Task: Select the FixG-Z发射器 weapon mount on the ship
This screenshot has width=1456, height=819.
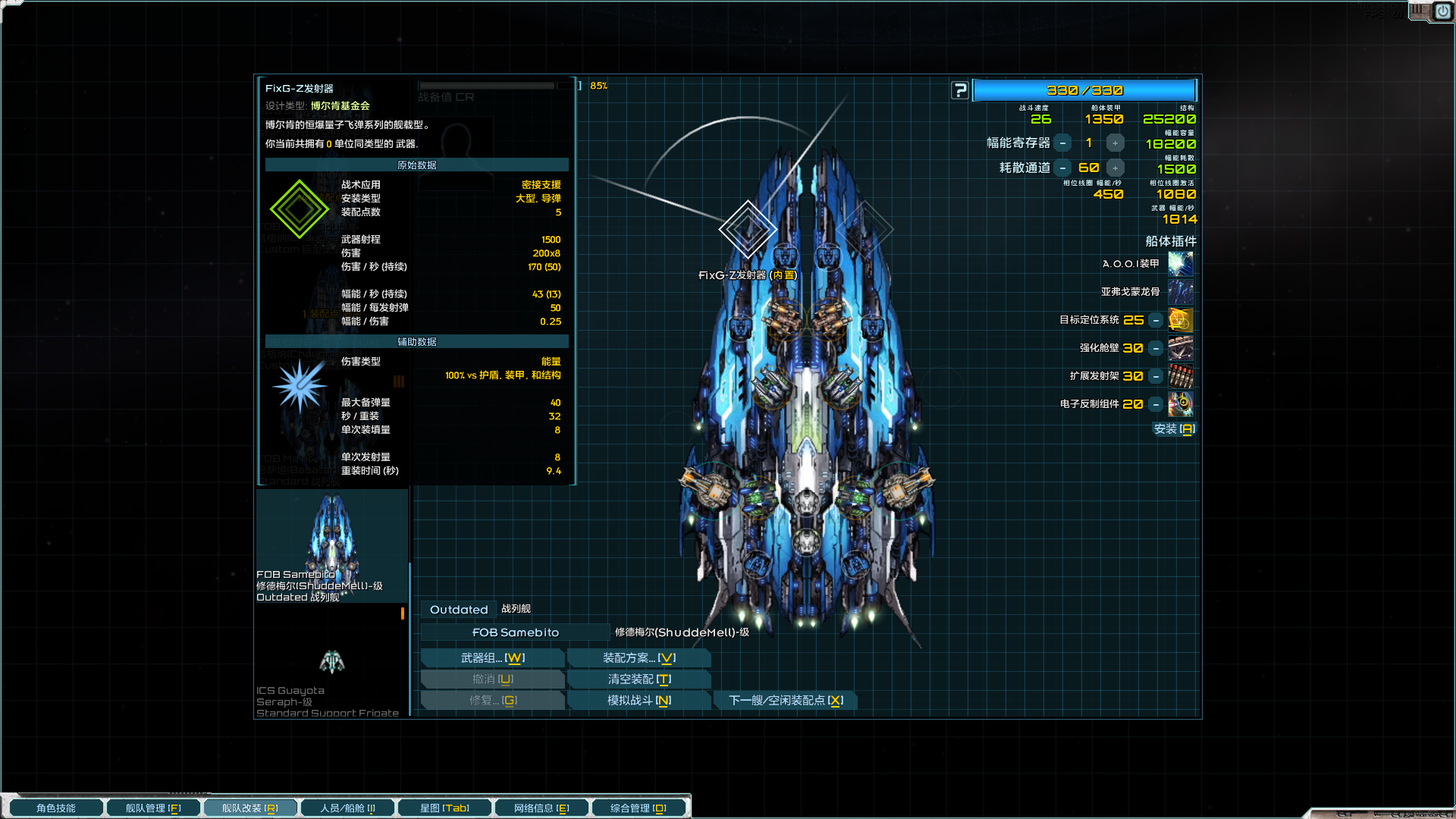Action: point(748,230)
